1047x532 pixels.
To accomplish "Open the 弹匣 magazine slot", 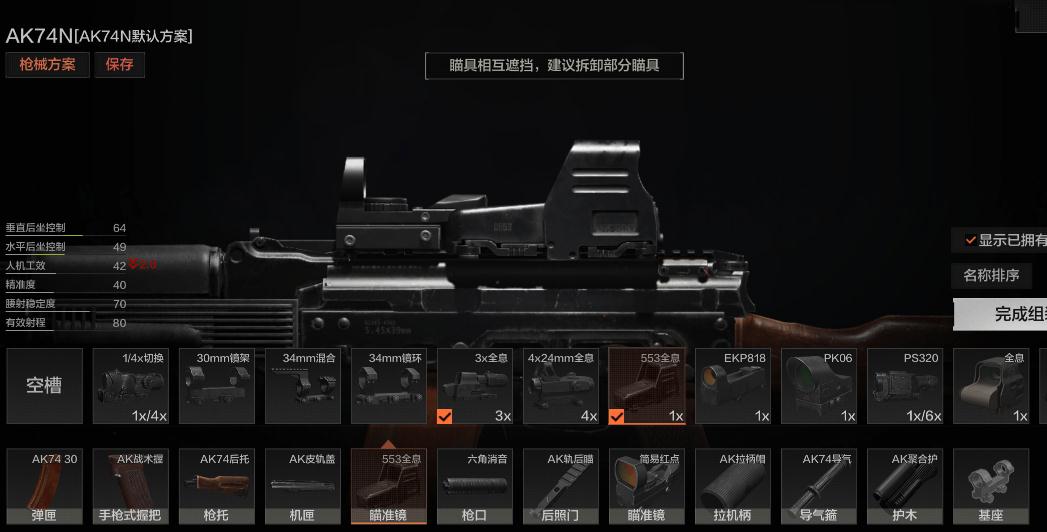I will [44, 487].
